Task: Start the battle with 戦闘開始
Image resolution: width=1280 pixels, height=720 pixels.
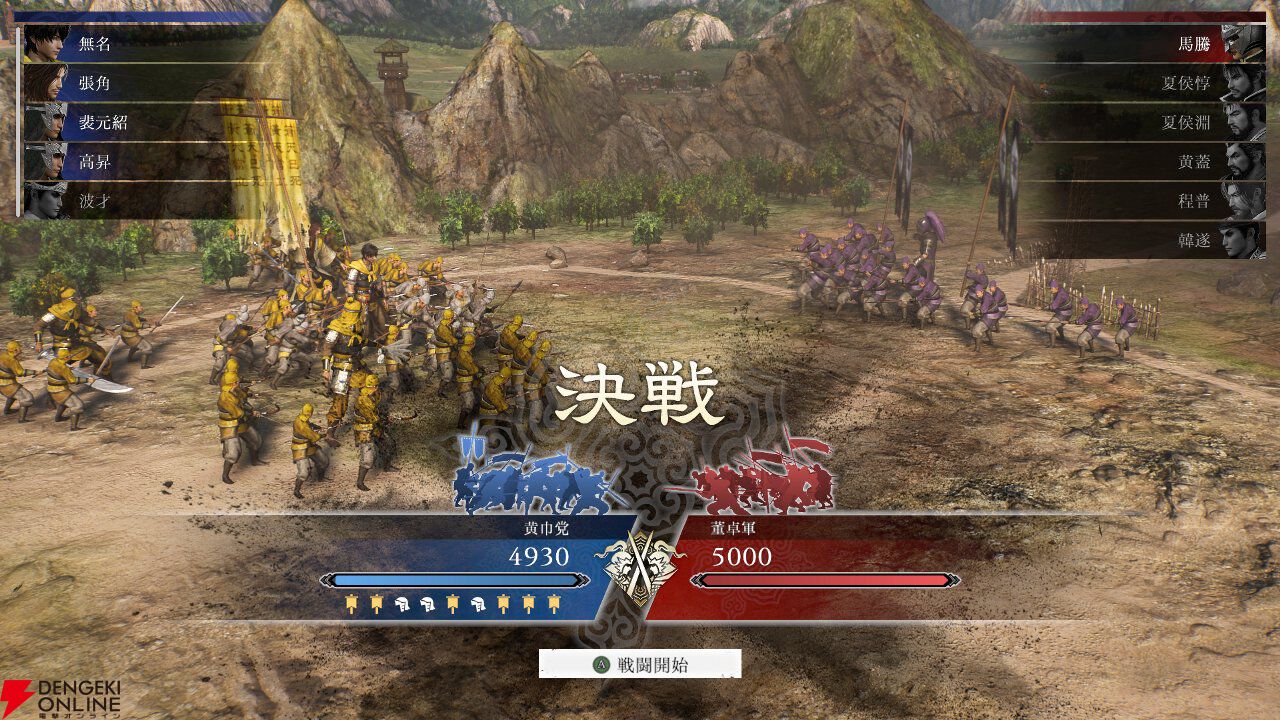Action: pos(640,664)
